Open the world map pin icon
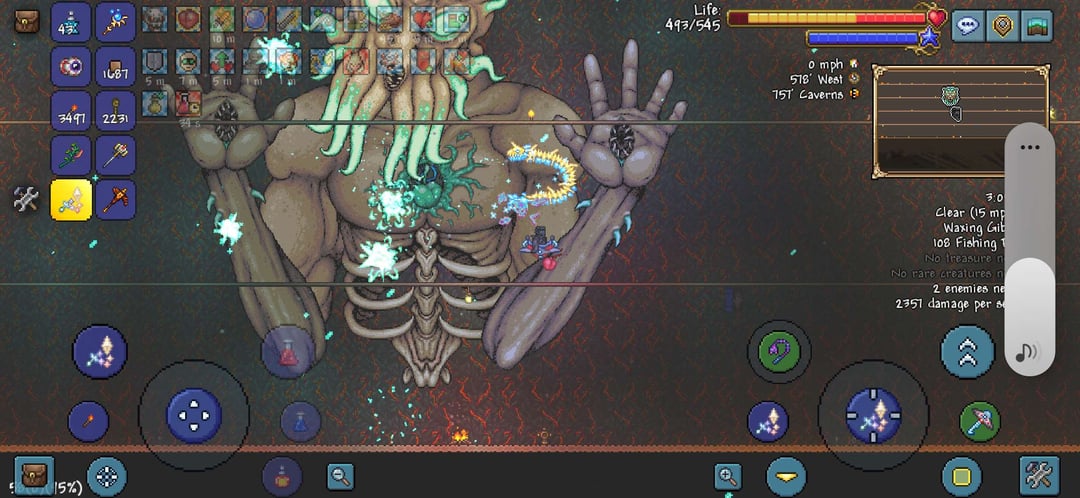 [1003, 26]
